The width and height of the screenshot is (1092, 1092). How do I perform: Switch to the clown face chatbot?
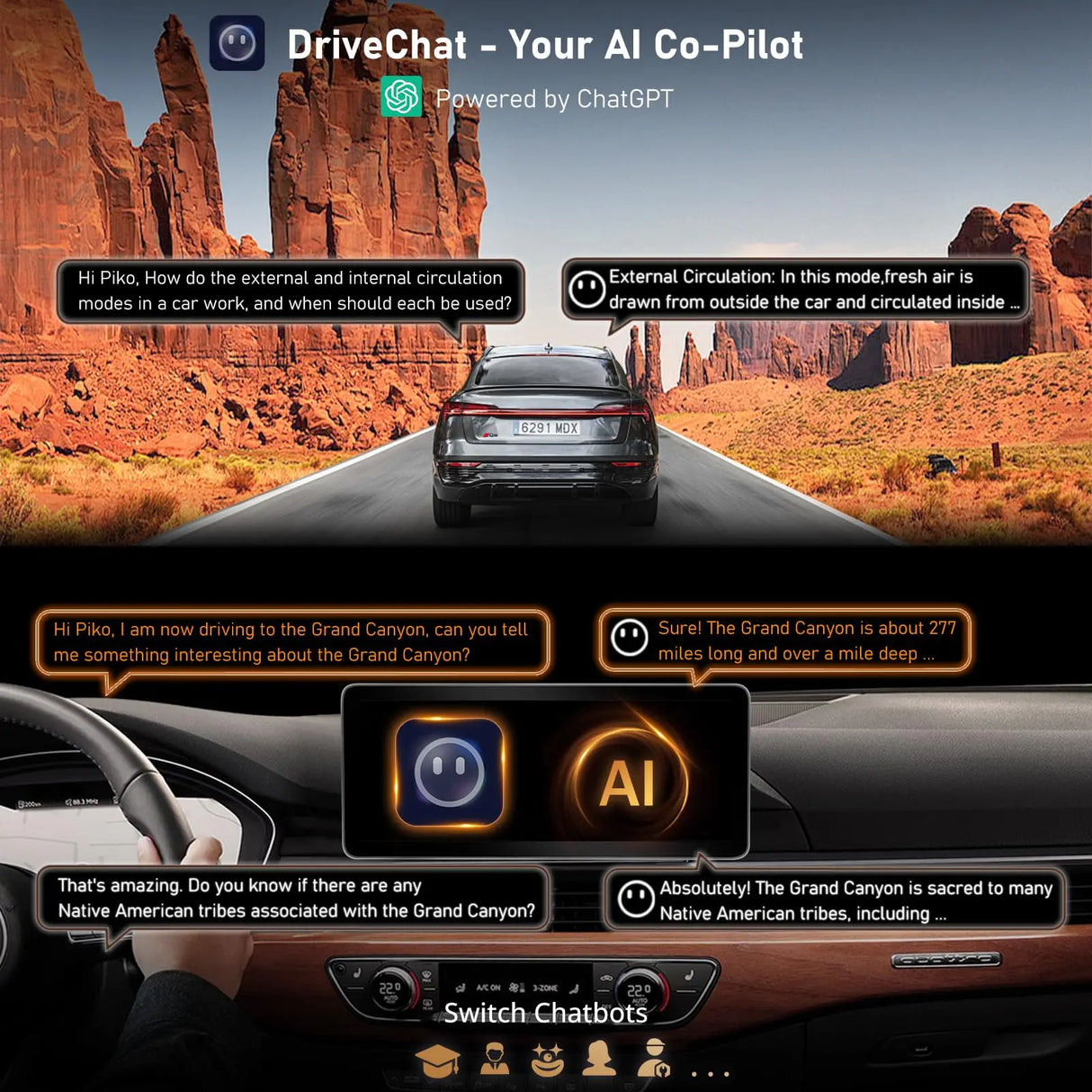[x=547, y=1059]
